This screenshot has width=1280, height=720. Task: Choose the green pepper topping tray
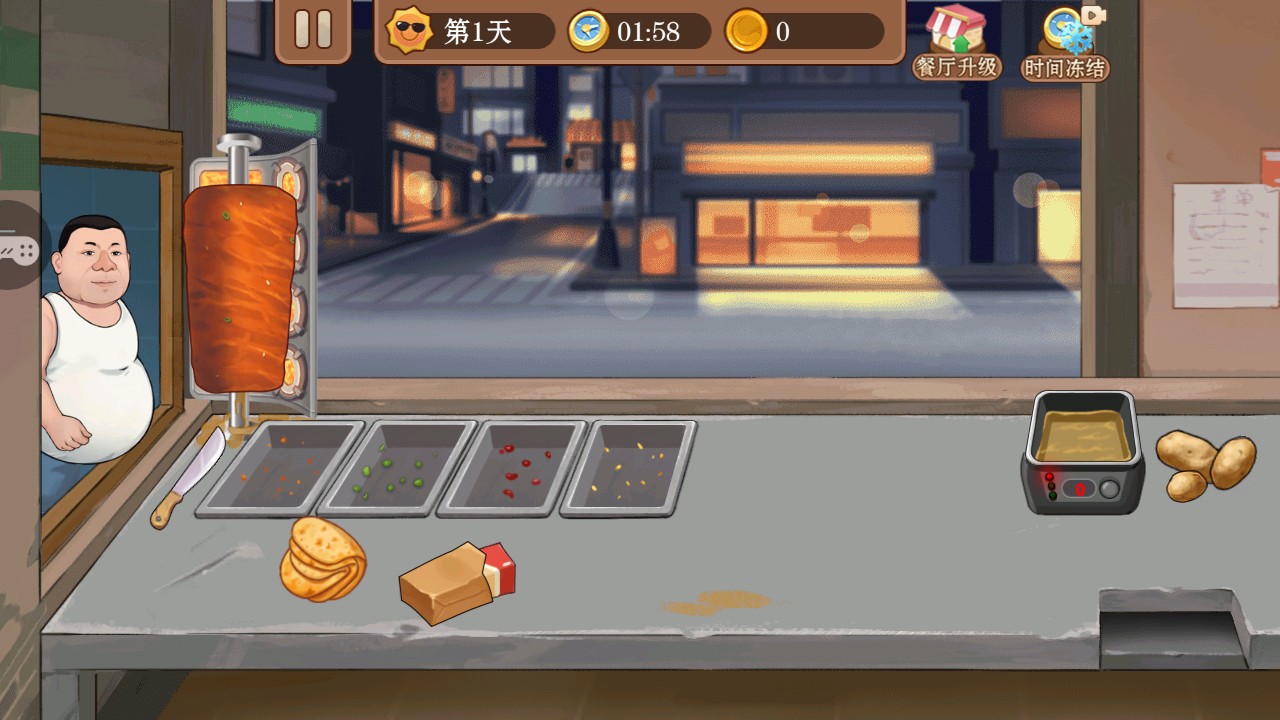399,468
